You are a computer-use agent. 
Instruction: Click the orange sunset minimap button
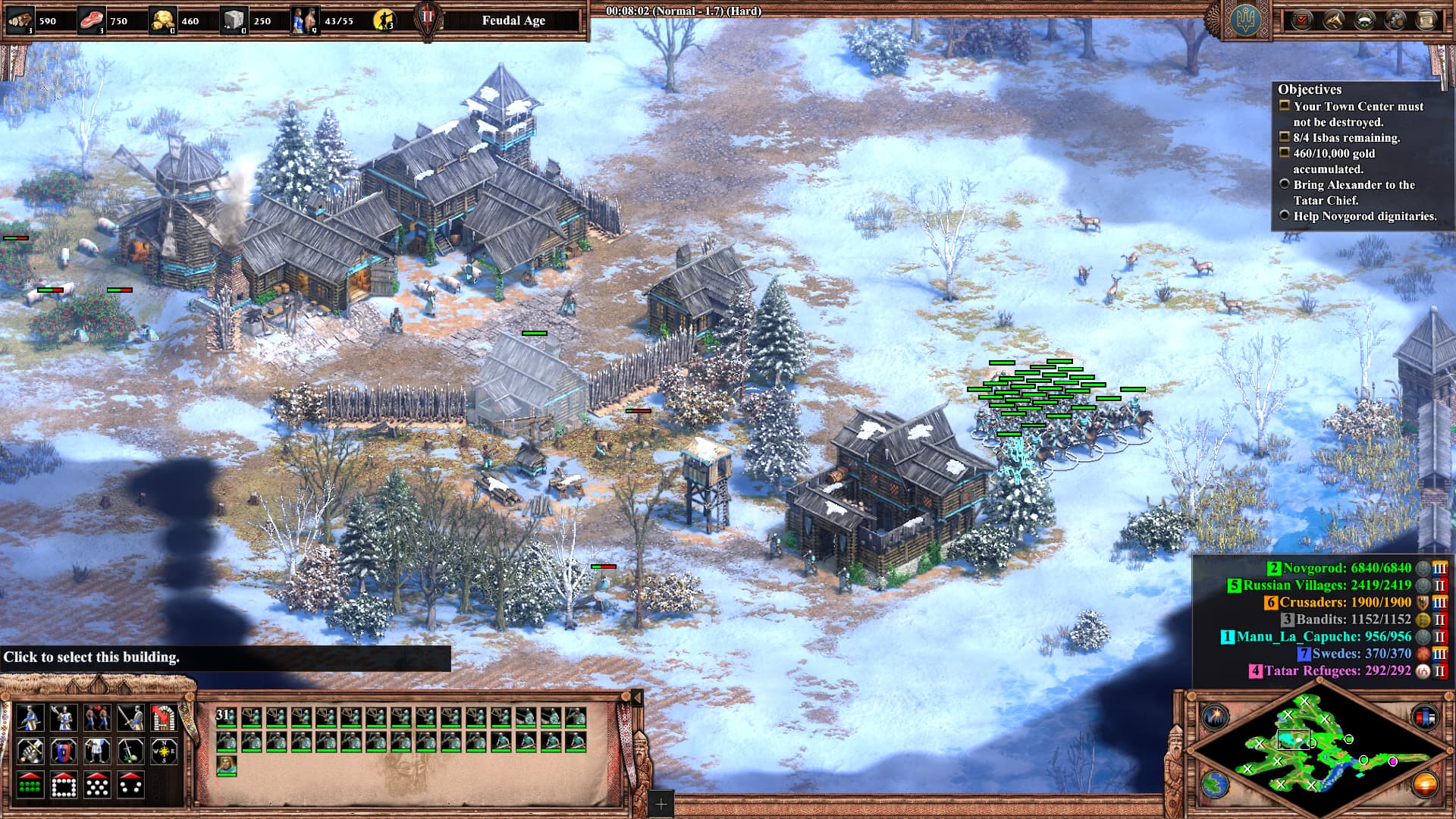point(1426,784)
